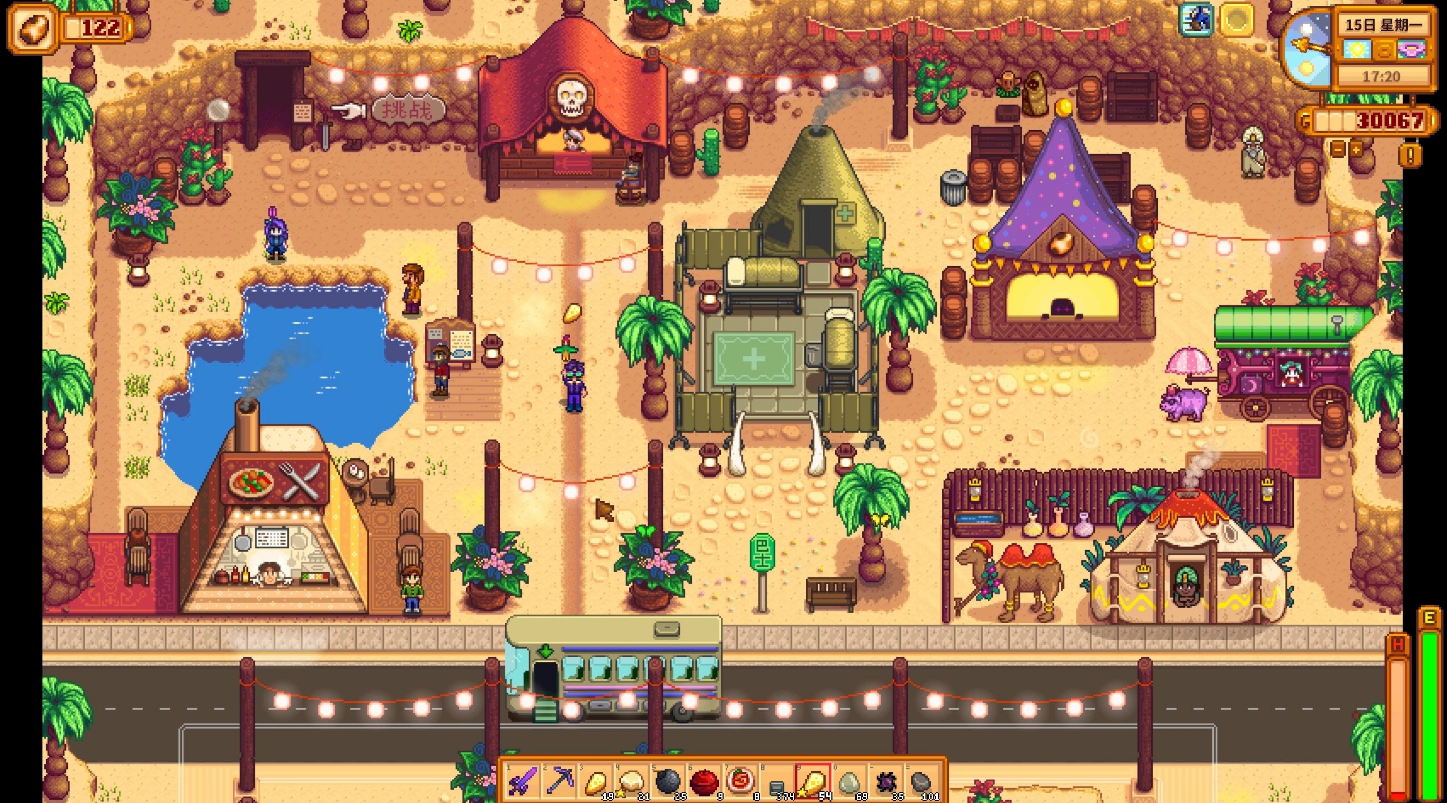Viewport: 1447px width, 803px height.
Task: Click the yellow round buff icon
Action: pos(1237,19)
